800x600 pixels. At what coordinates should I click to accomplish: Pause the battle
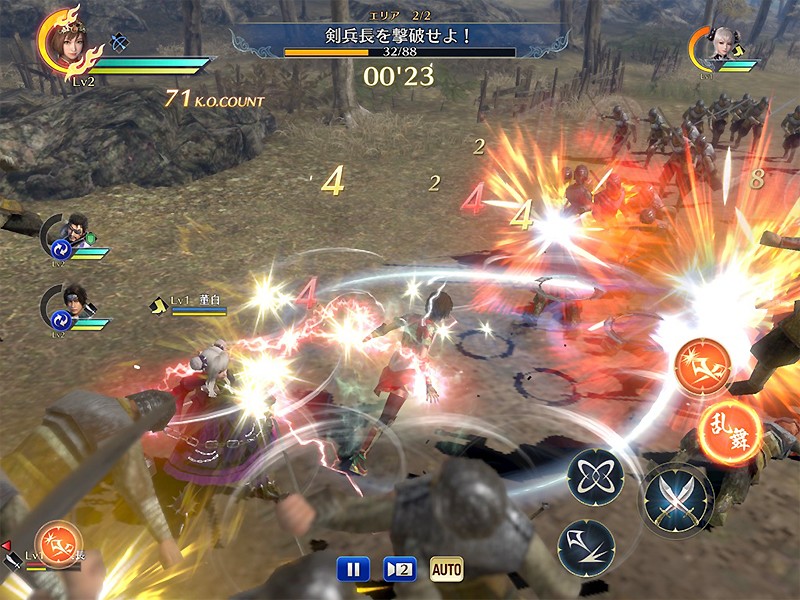pos(351,569)
